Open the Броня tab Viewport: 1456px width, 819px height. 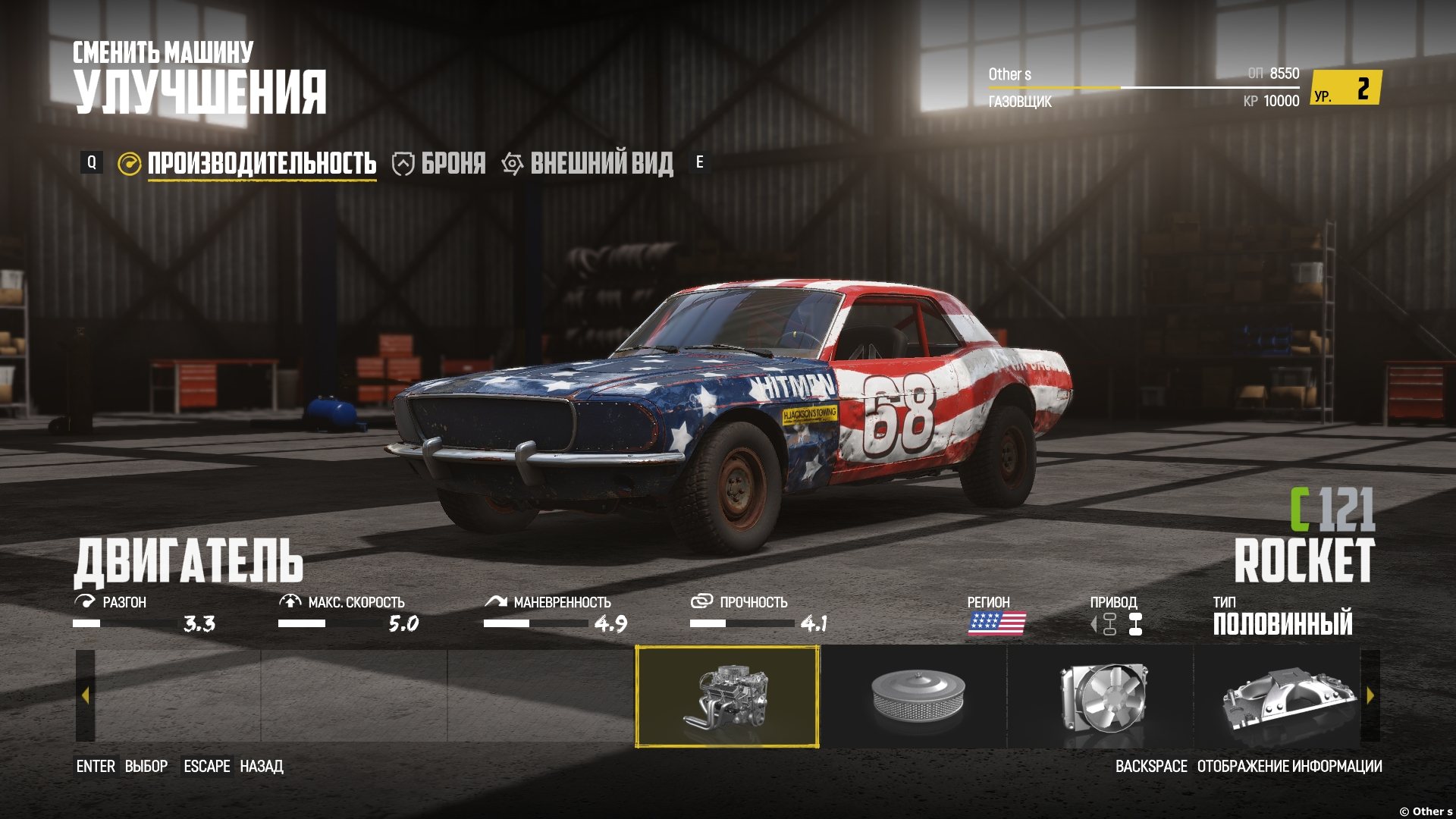point(452,164)
